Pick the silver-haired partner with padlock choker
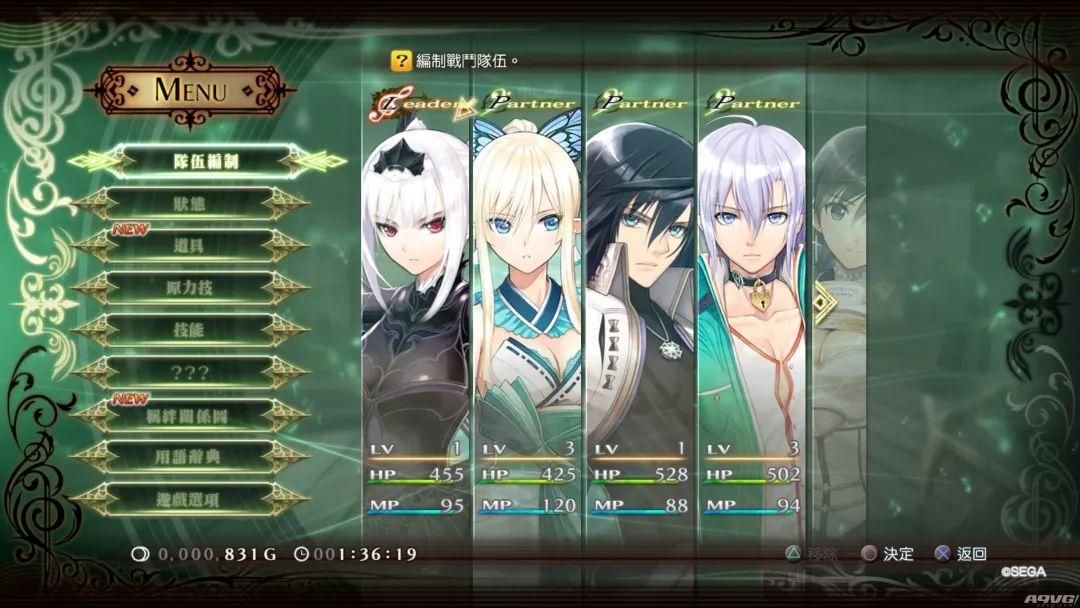The height and width of the screenshot is (608, 1080). coord(751,300)
